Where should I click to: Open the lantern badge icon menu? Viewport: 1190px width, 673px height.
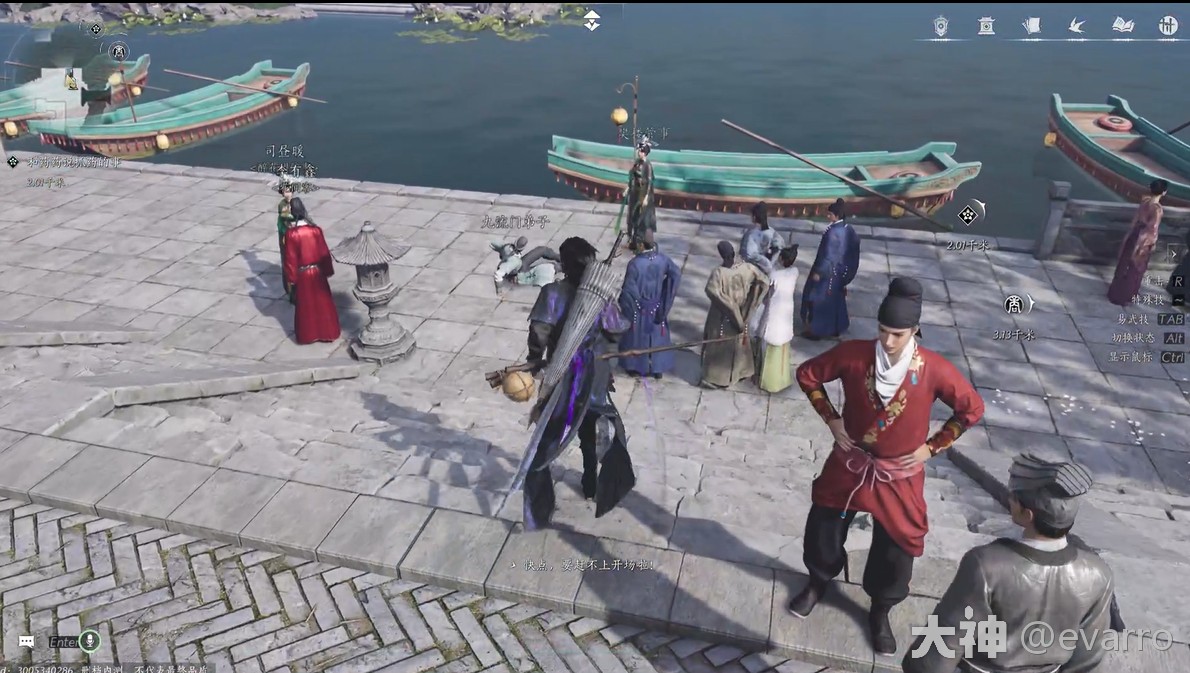[x=941, y=26]
